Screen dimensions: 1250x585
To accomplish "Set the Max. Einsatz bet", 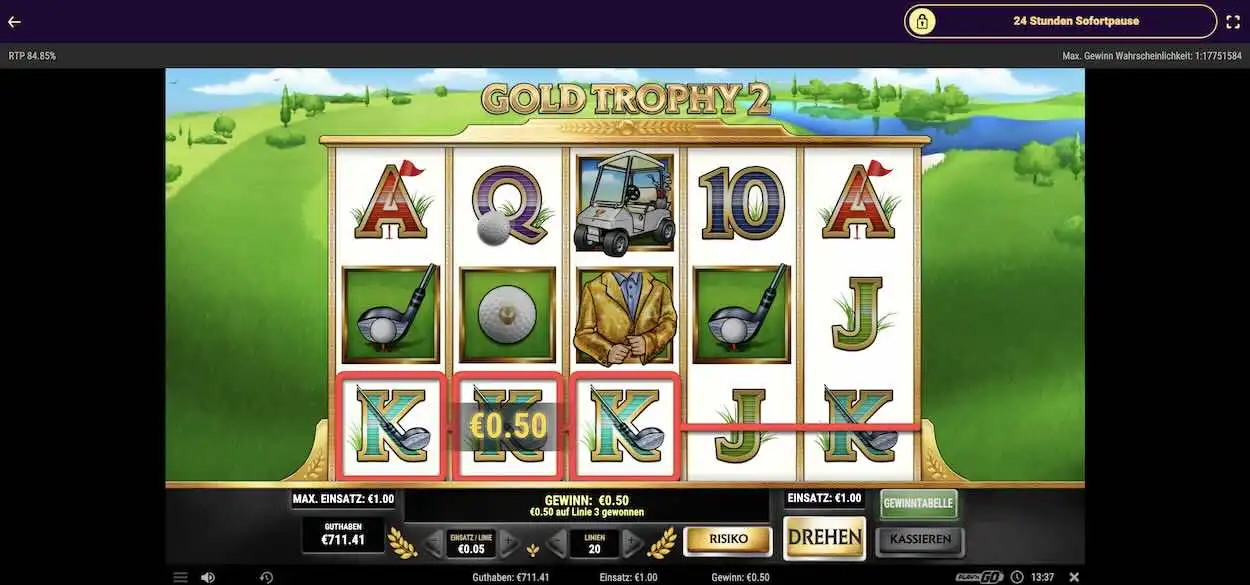I will point(343,499).
